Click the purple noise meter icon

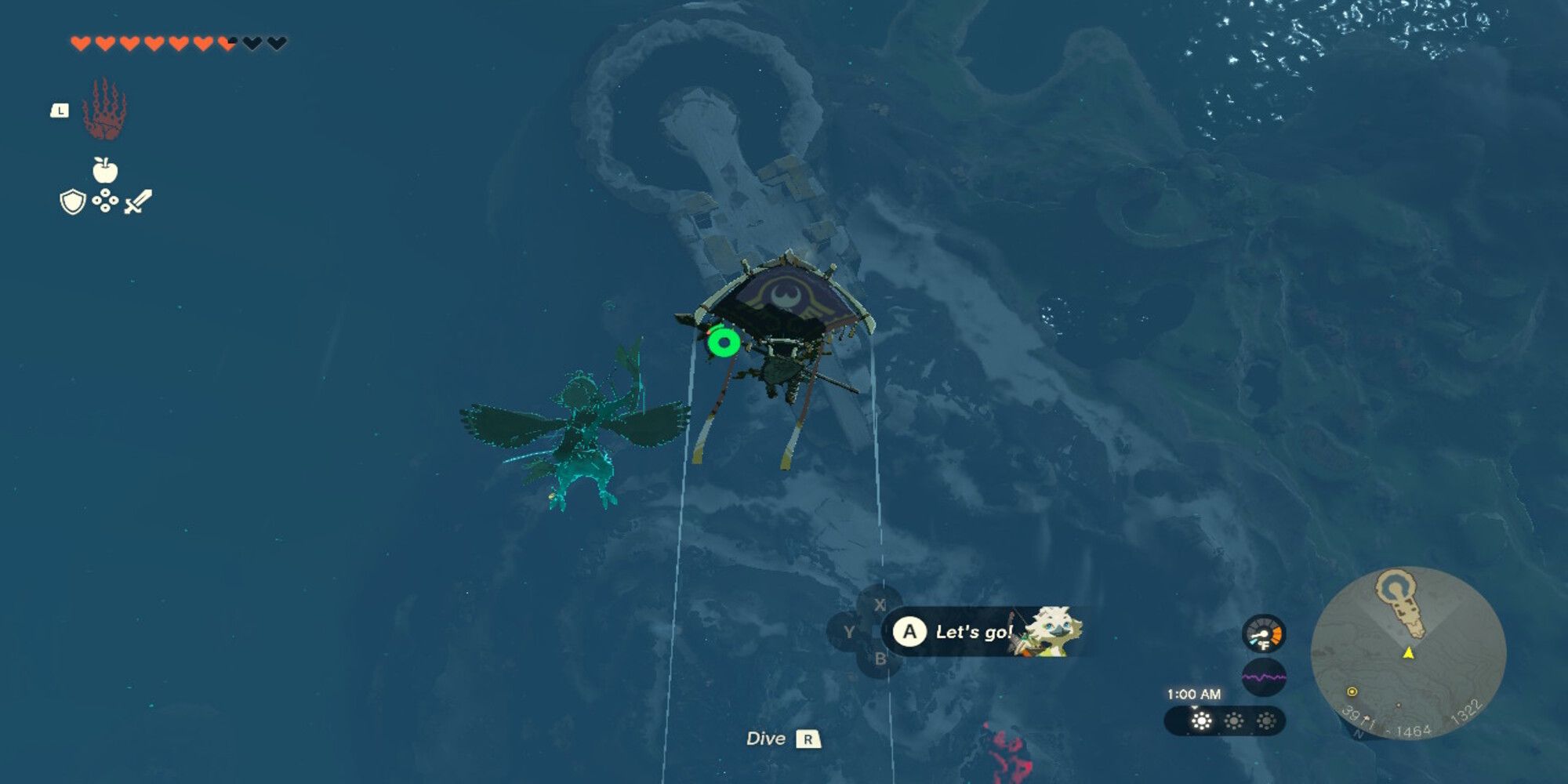click(x=1264, y=677)
